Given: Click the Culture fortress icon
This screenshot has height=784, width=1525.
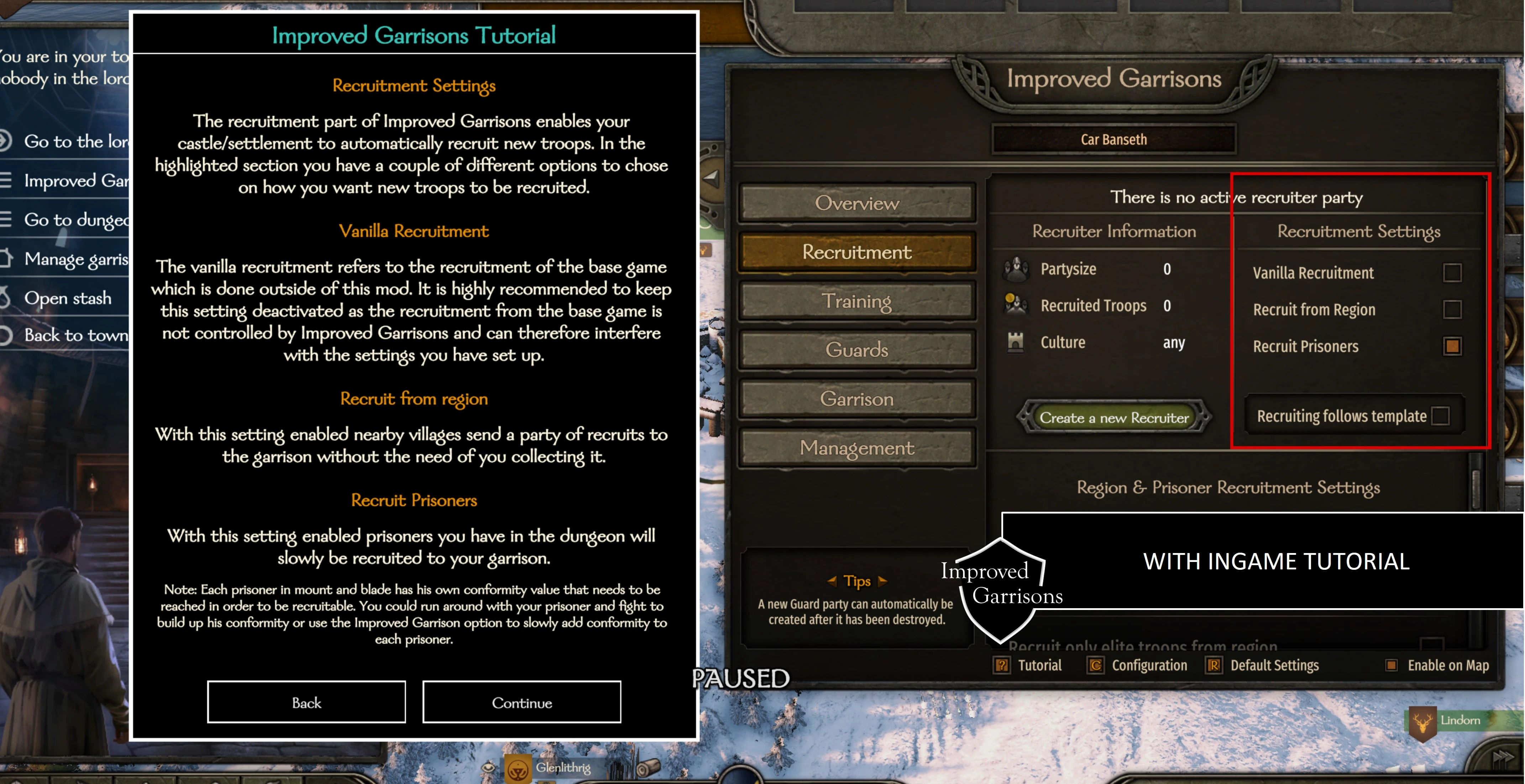Looking at the screenshot, I should [1016, 341].
